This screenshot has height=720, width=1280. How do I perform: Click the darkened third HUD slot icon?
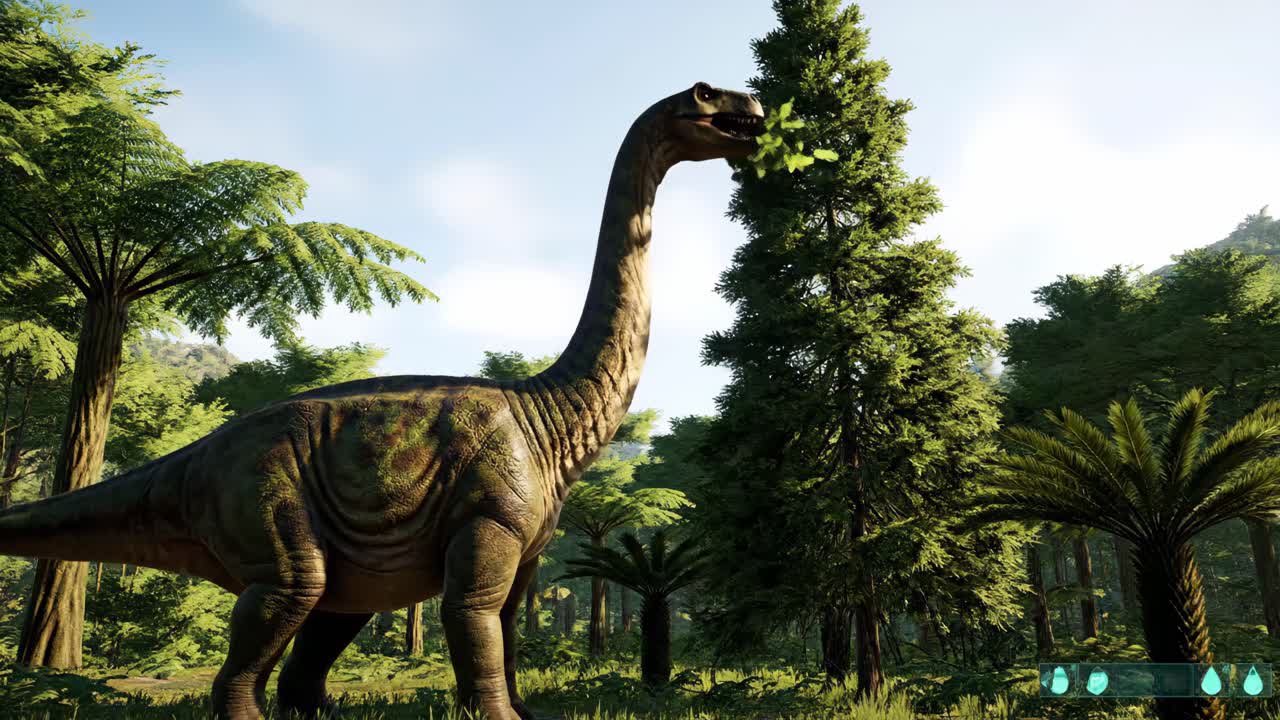[1135, 680]
